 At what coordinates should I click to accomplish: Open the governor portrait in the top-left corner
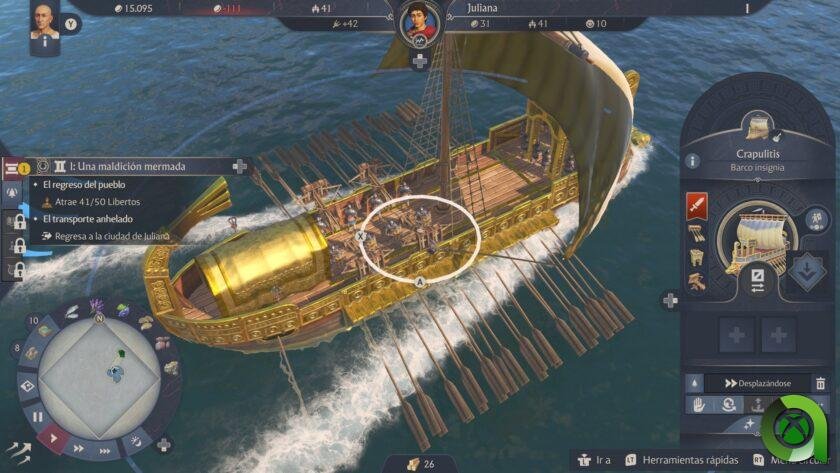click(x=42, y=21)
